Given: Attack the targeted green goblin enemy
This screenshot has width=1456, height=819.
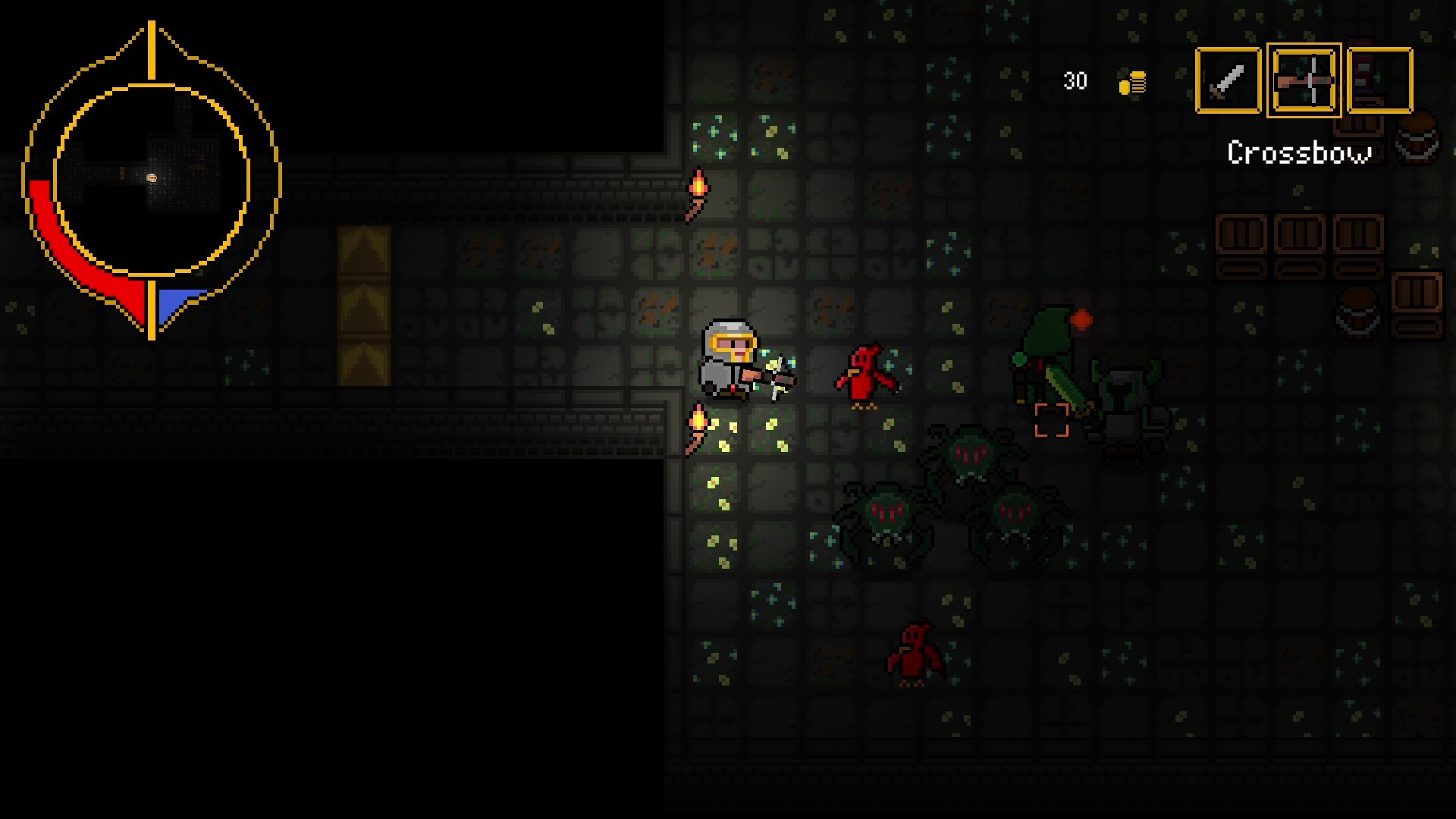Looking at the screenshot, I should pyautogui.click(x=1048, y=356).
